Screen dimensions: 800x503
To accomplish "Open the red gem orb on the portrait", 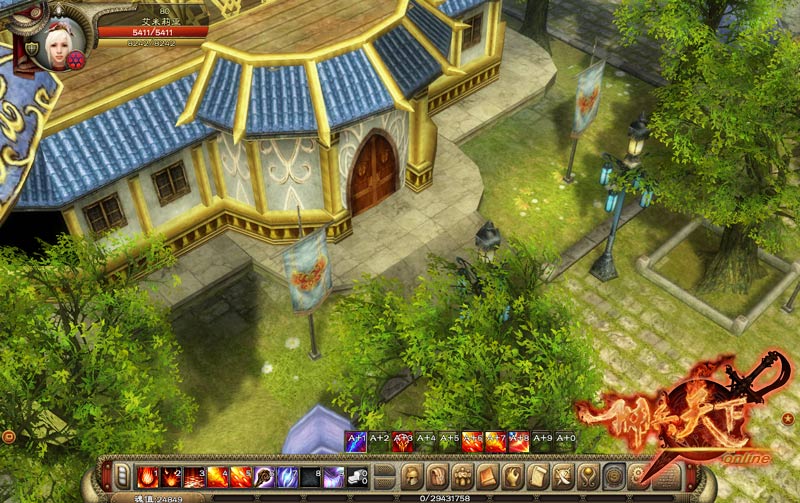I will pos(75,59).
